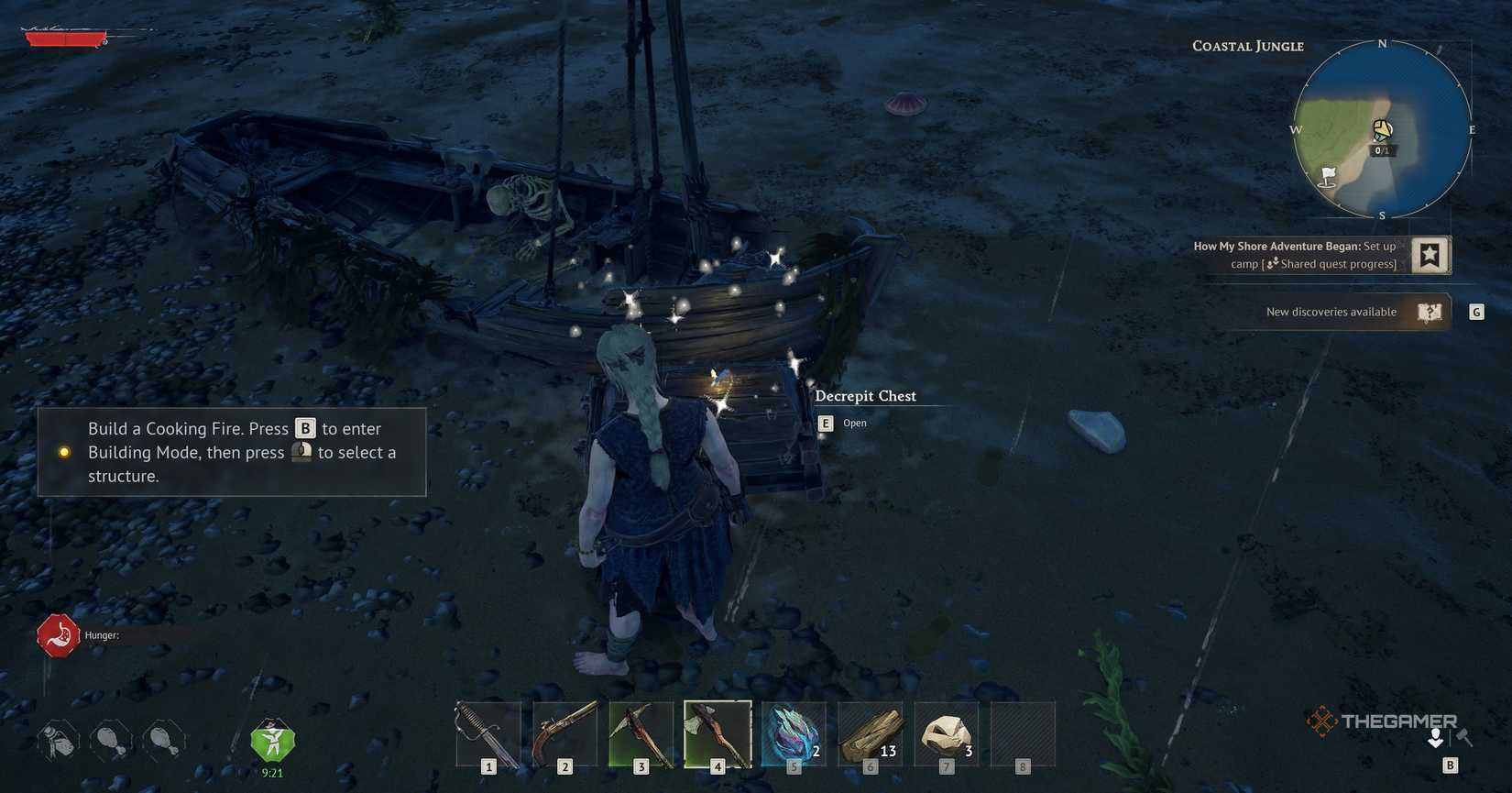Select the flintlock pistol in slot 2

coord(564,732)
